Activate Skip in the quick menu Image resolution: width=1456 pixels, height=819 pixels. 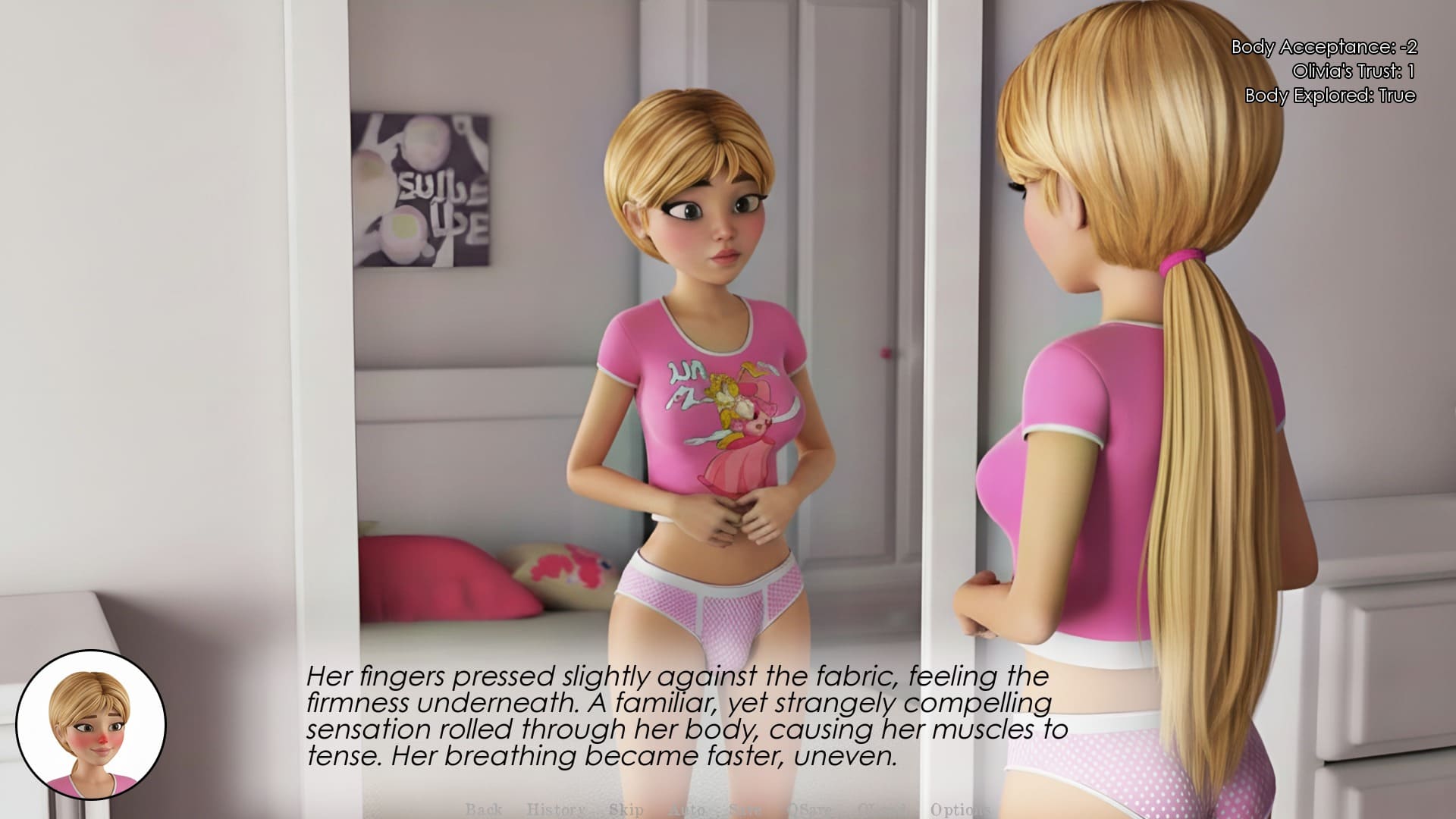[x=626, y=809]
